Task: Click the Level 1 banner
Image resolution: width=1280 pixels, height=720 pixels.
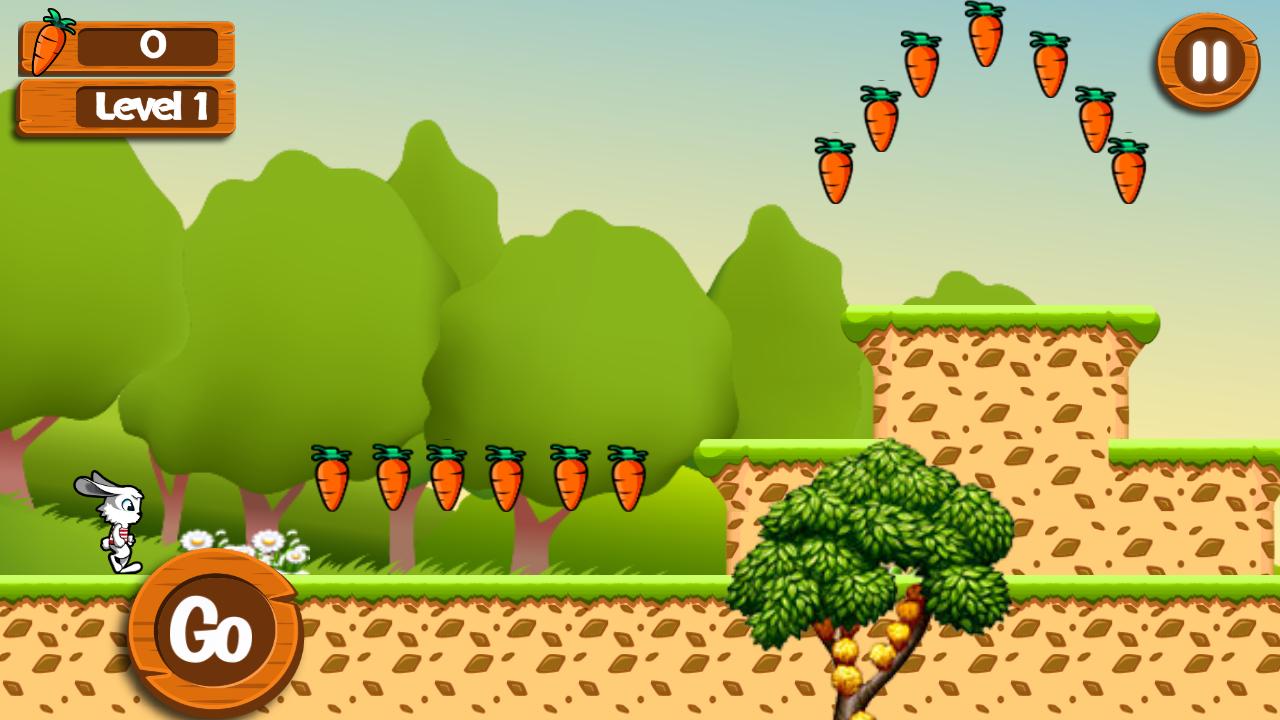Action: tap(125, 108)
